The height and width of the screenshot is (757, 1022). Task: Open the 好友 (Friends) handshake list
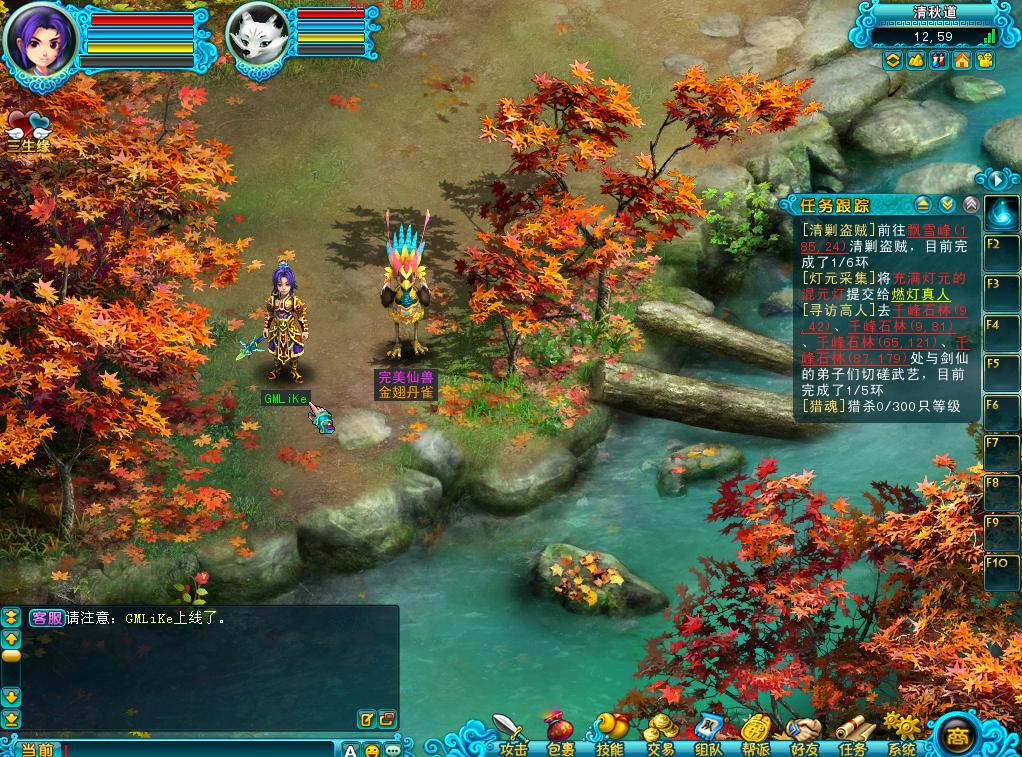tap(804, 734)
